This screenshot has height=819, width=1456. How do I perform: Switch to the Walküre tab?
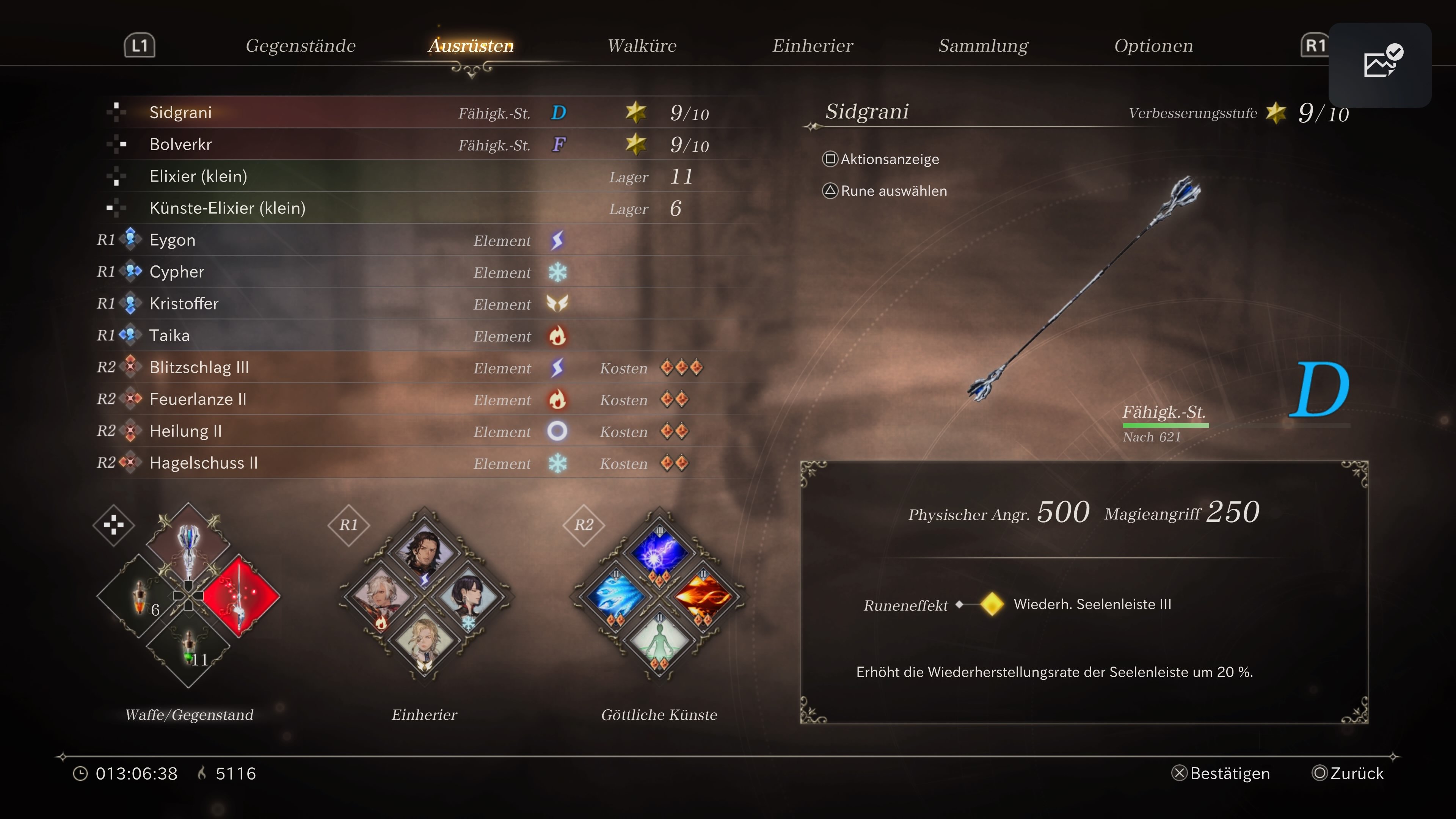pyautogui.click(x=642, y=45)
